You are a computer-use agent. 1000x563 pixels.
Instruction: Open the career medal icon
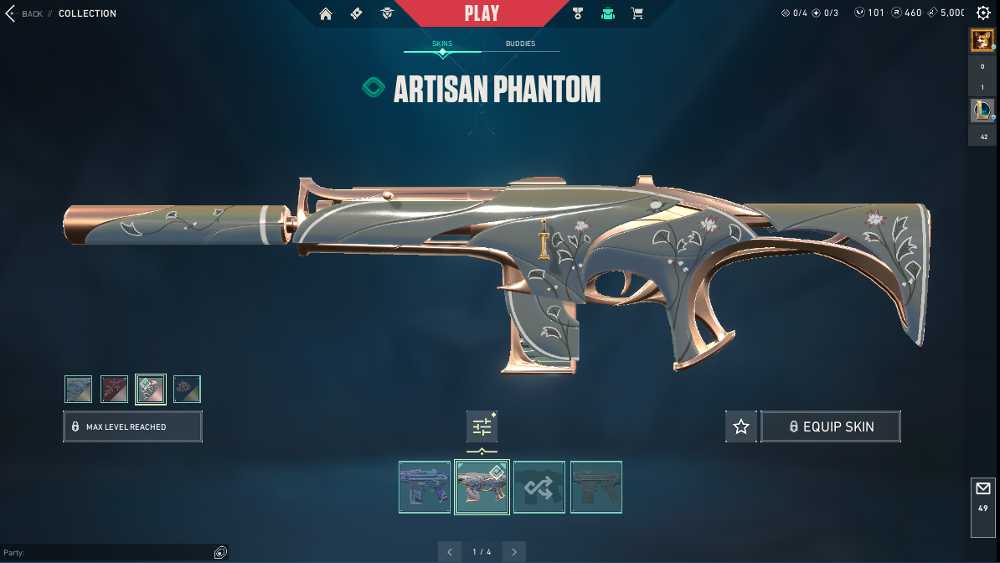[578, 14]
